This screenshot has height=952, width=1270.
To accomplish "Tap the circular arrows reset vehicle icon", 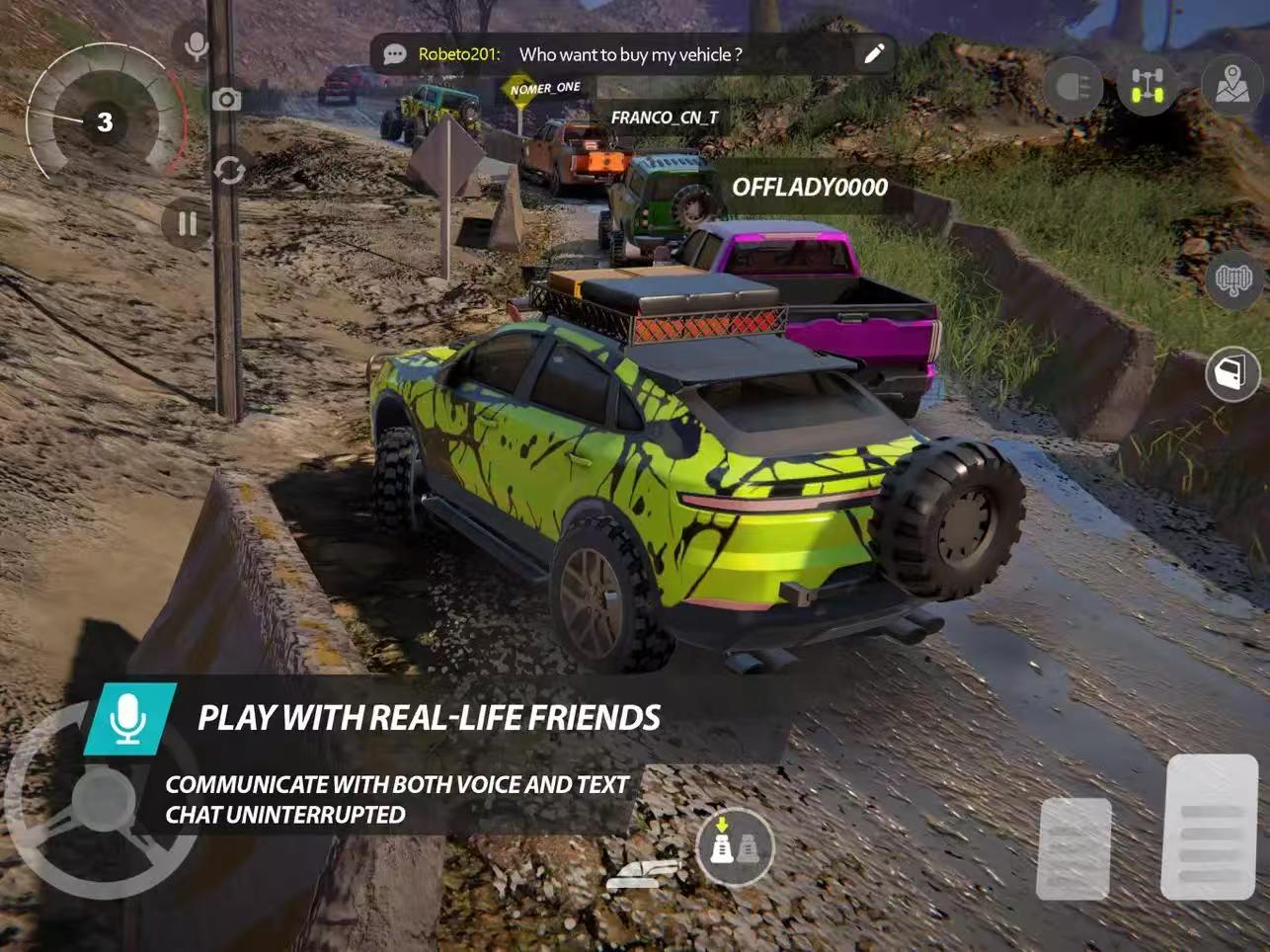I will 229,170.
